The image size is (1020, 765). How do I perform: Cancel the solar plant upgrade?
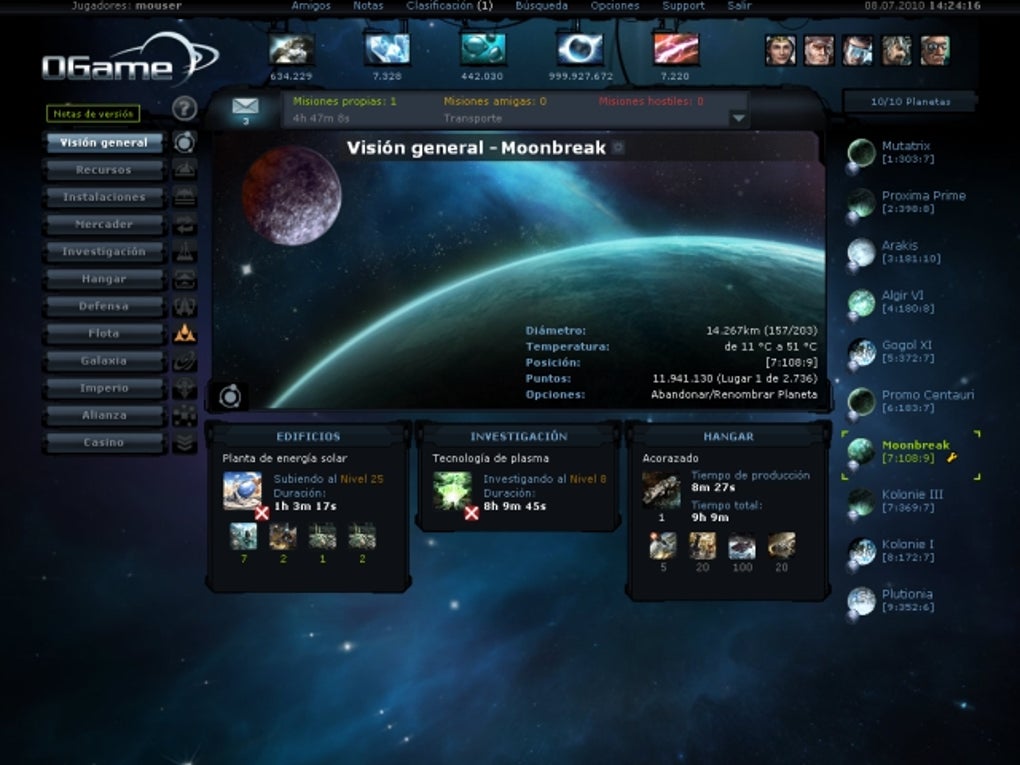[262, 513]
